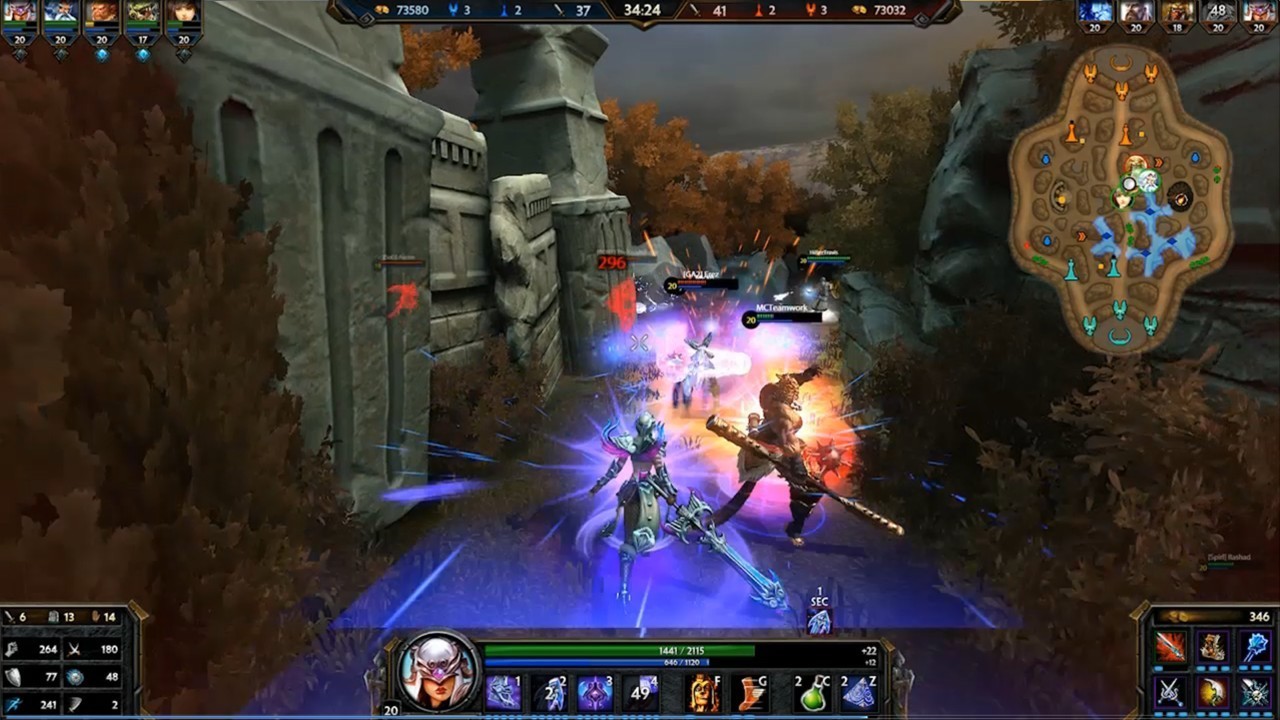Screen dimensions: 1280x720
Task: Open the minimap
Action: 1120,195
